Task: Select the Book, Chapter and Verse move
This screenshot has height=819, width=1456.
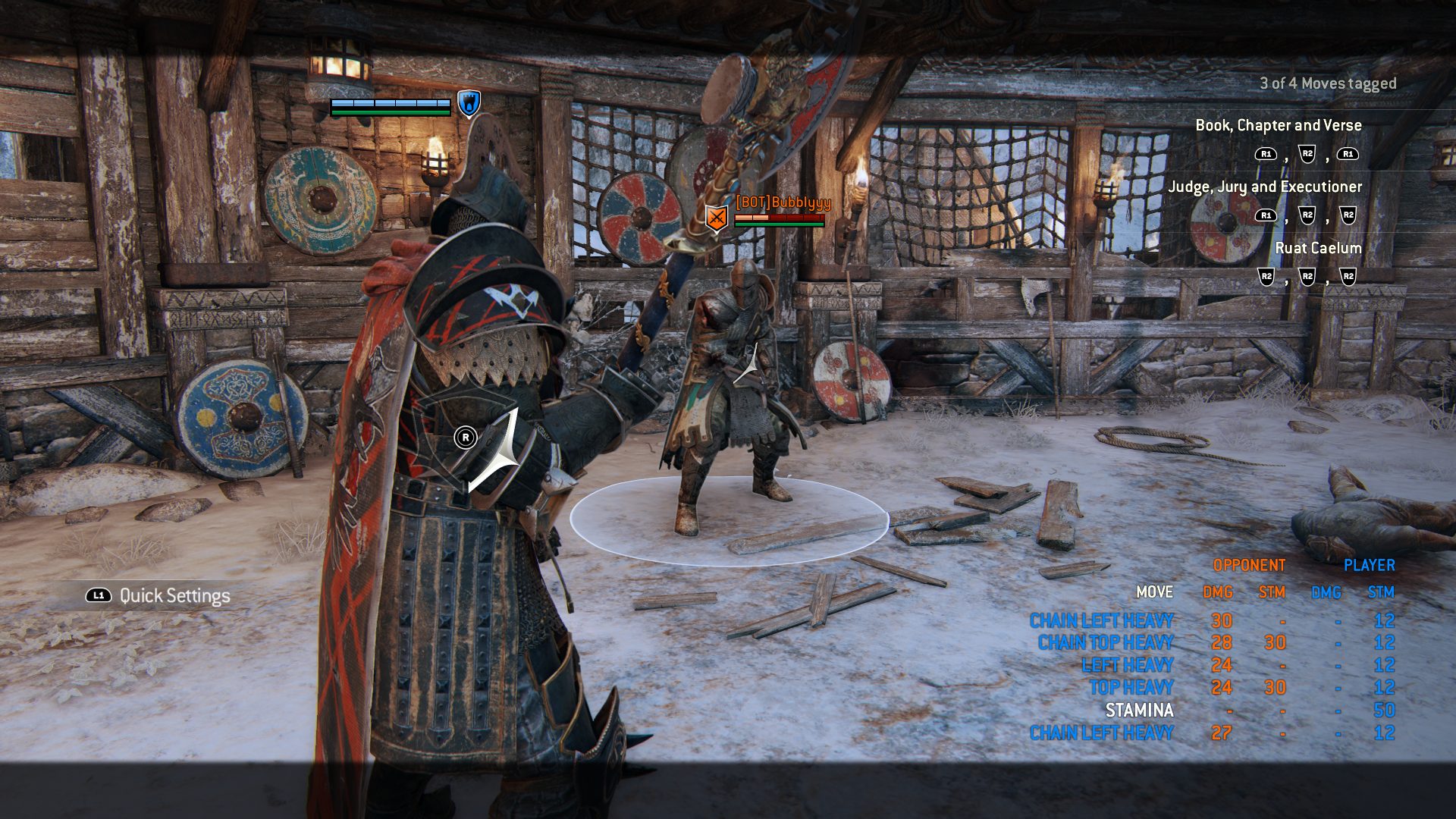Action: pyautogui.click(x=1278, y=126)
